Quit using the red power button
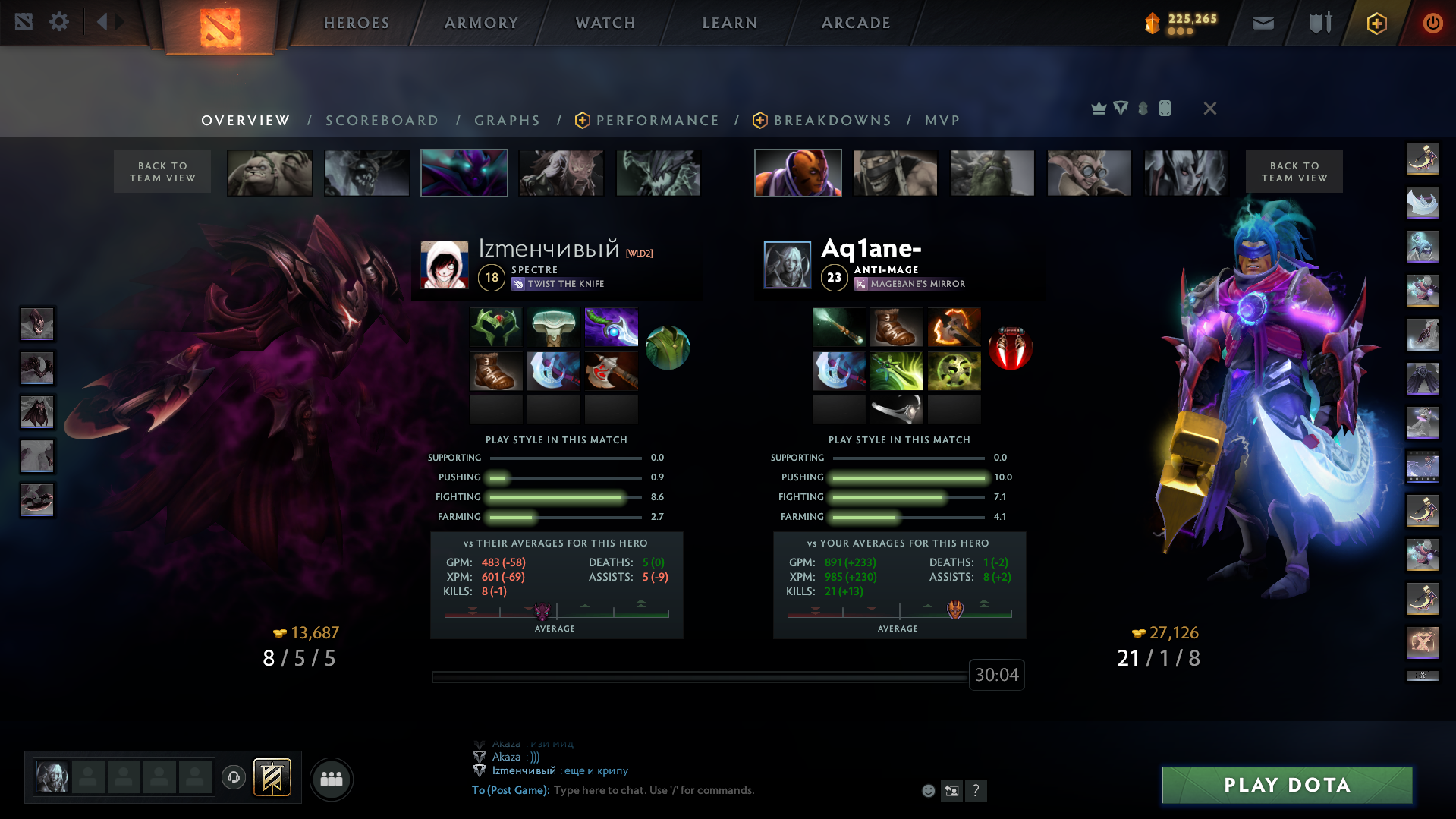Image resolution: width=1456 pixels, height=819 pixels. [1432, 23]
